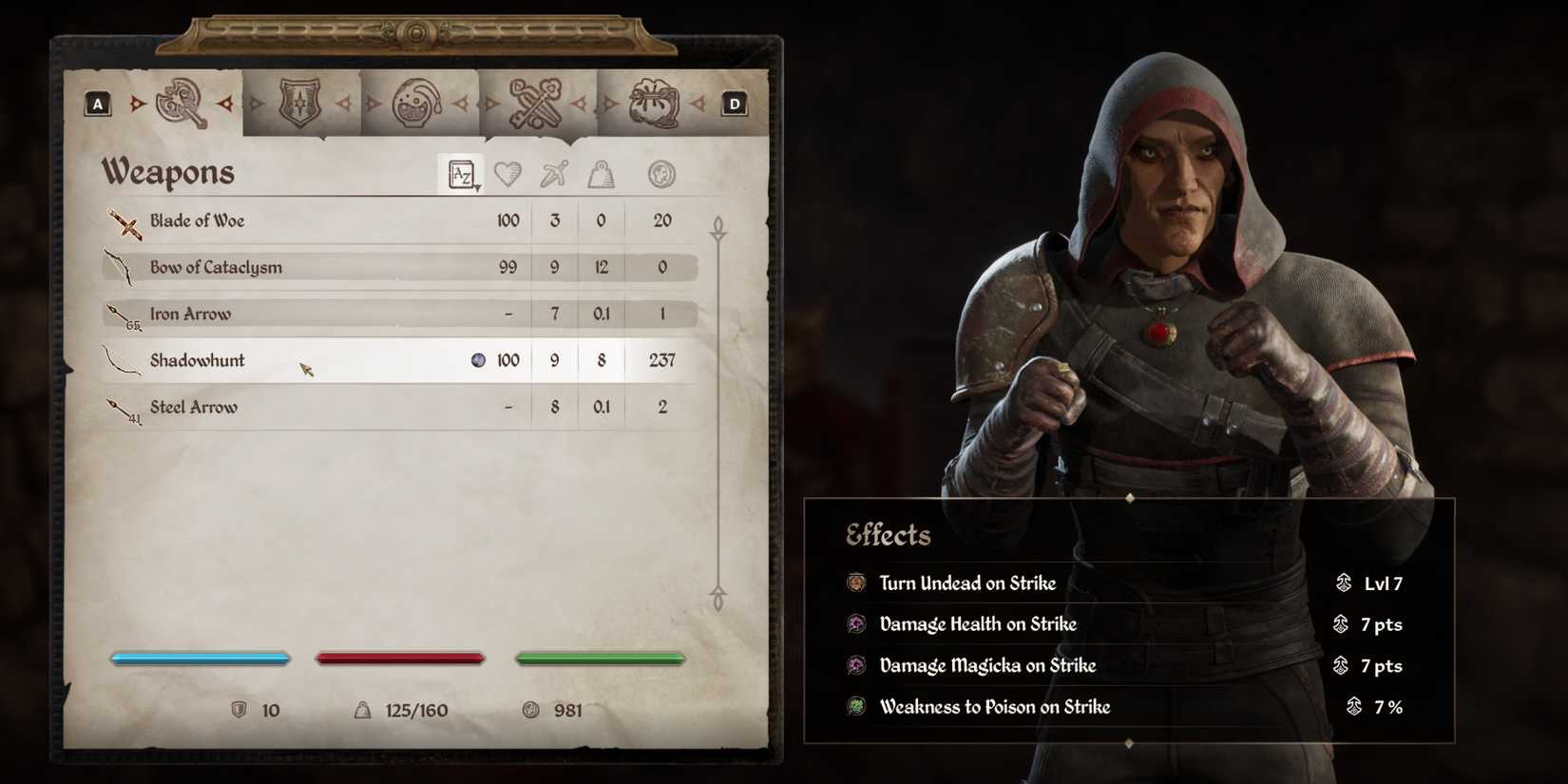Viewport: 1568px width, 784px height.
Task: Sort weapons using the heart icon
Action: coord(509,173)
